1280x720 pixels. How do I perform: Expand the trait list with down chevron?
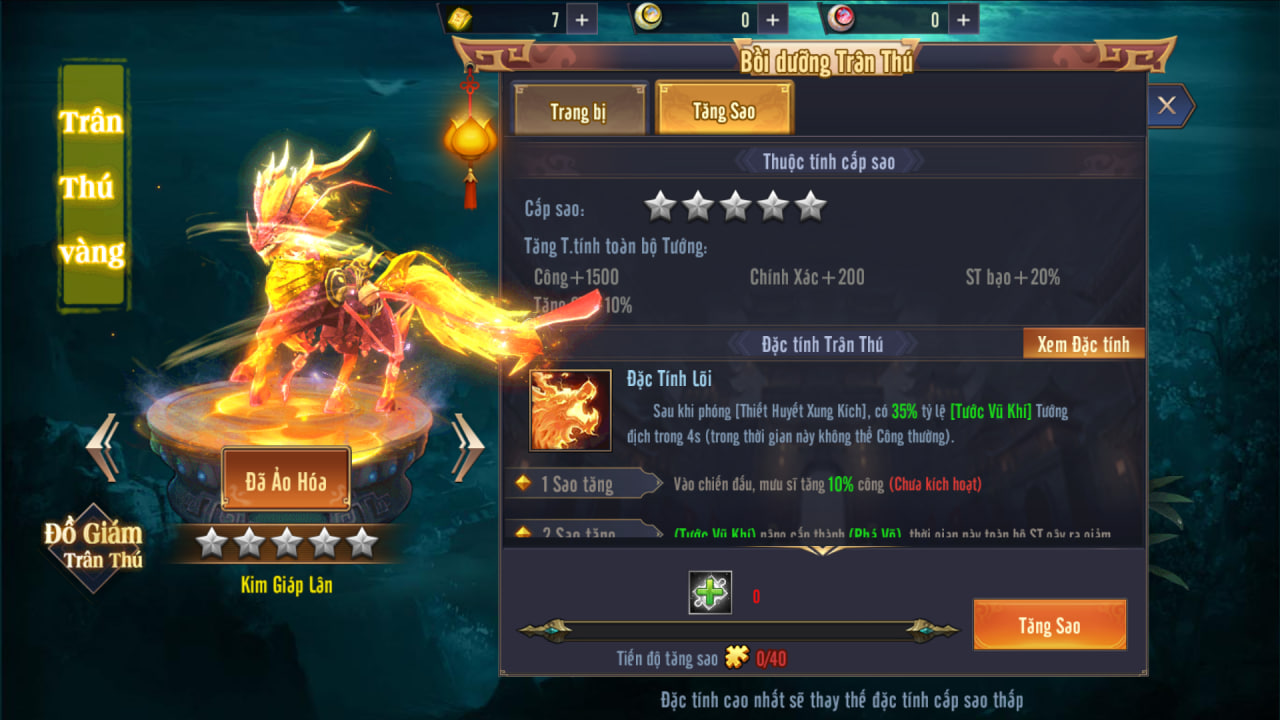click(824, 550)
